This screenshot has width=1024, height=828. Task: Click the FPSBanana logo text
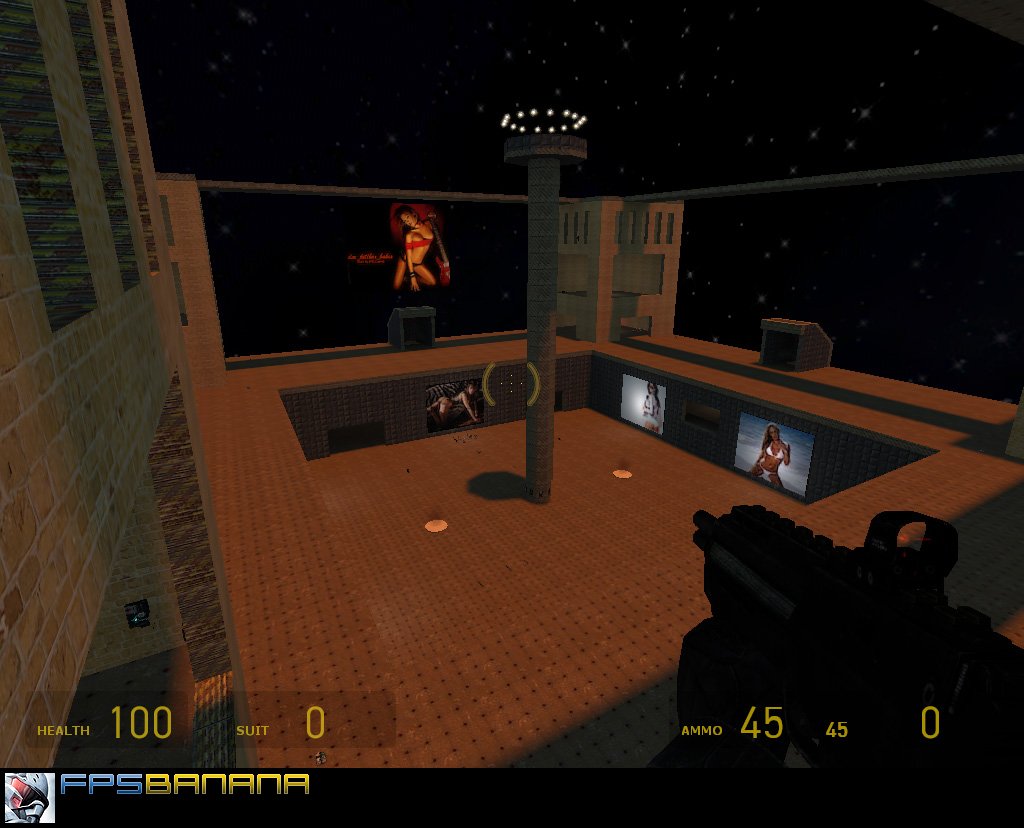tap(185, 785)
